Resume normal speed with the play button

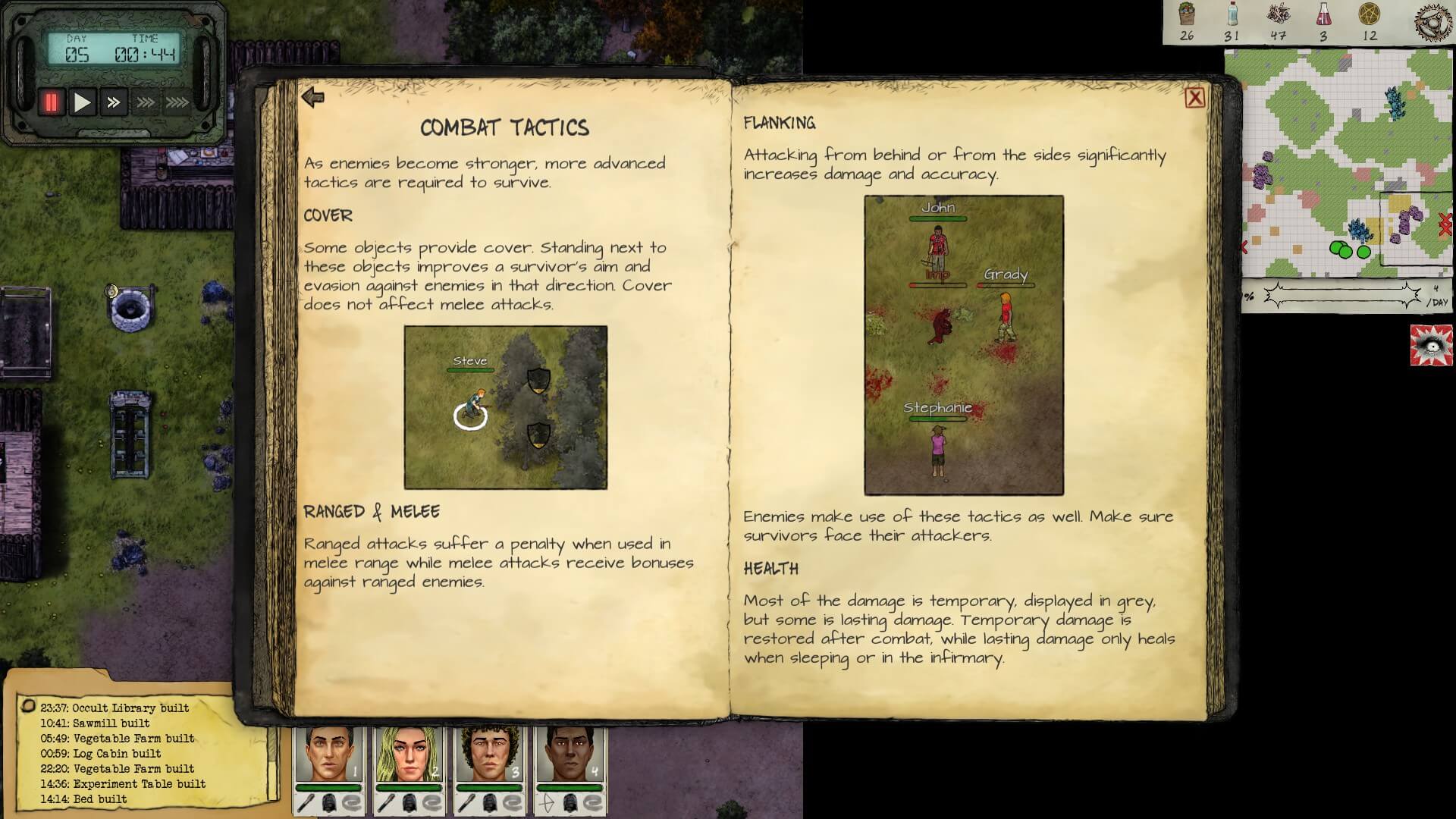tap(82, 102)
